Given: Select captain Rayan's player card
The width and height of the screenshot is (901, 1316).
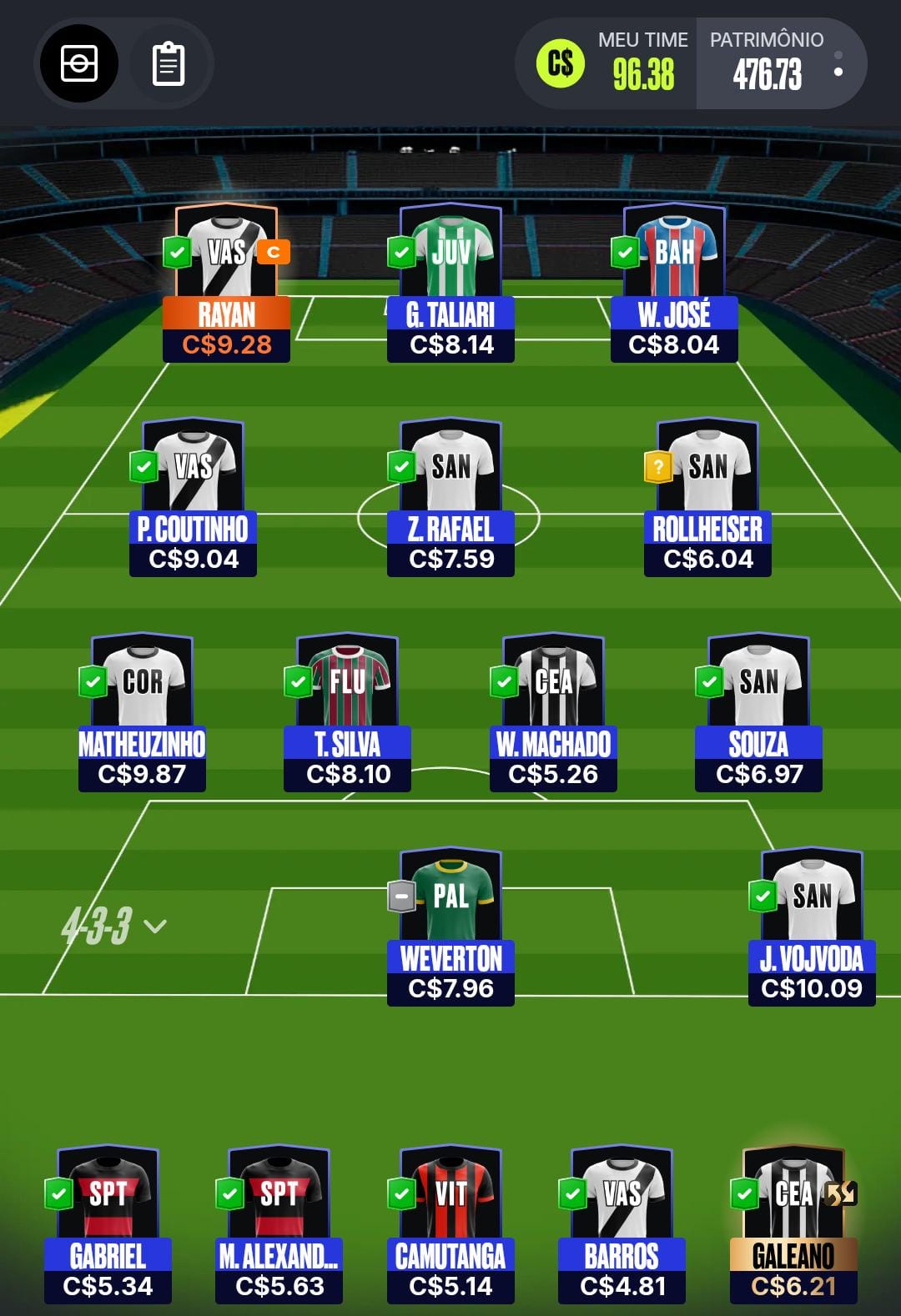Looking at the screenshot, I should (x=226, y=284).
